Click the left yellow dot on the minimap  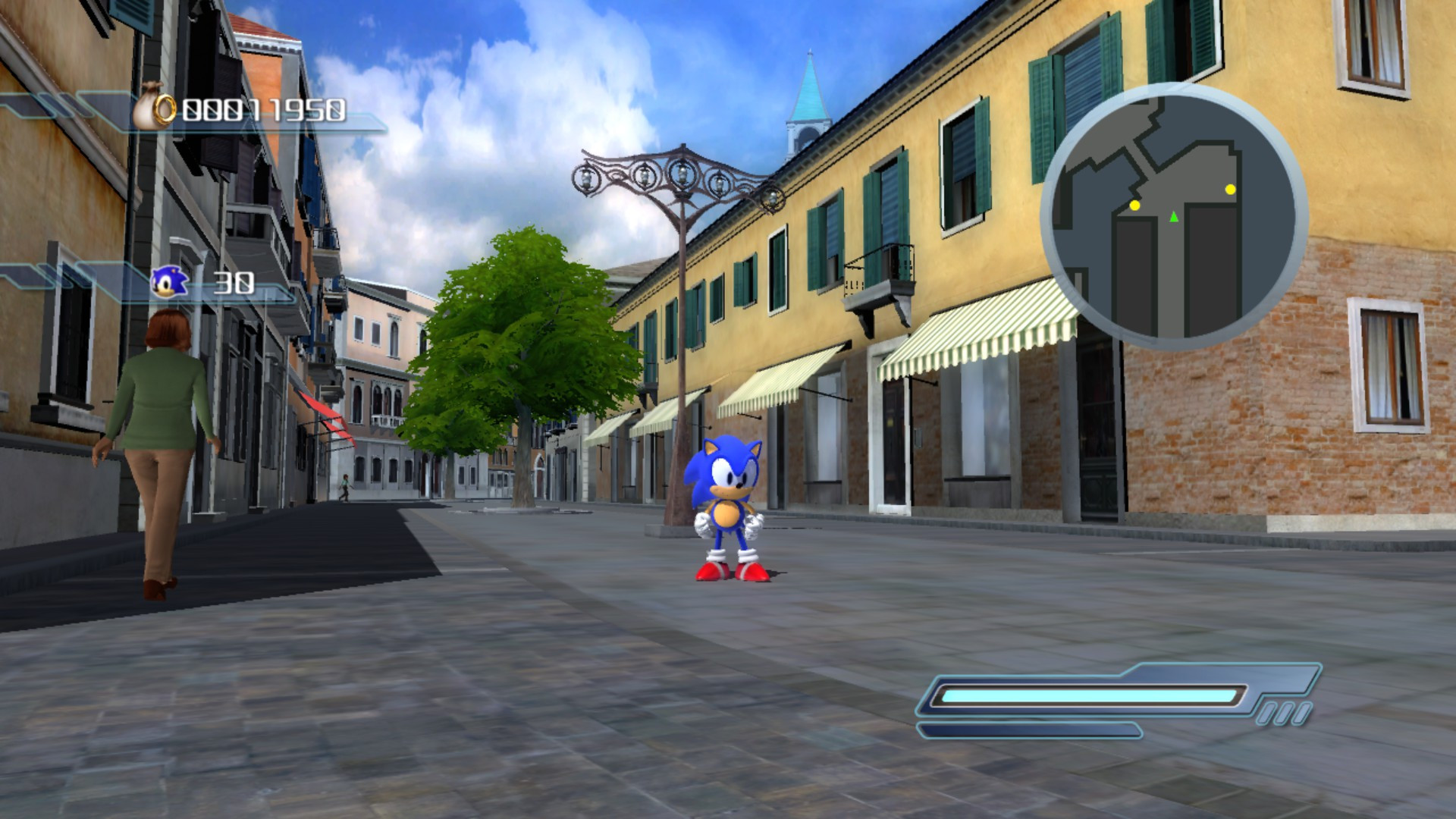(1134, 205)
